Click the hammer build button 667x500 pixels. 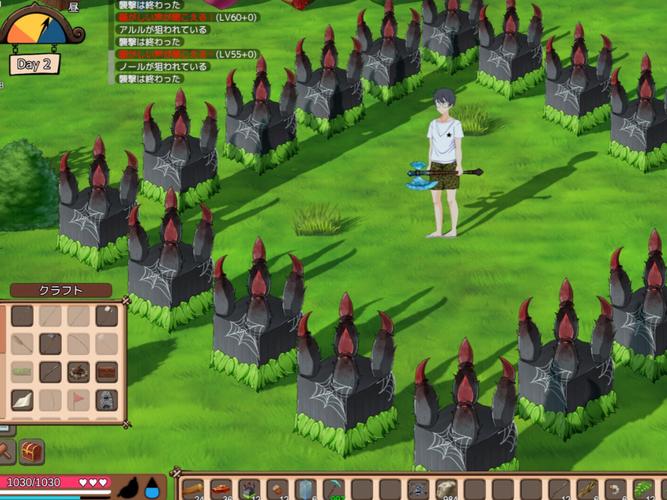click(5, 452)
